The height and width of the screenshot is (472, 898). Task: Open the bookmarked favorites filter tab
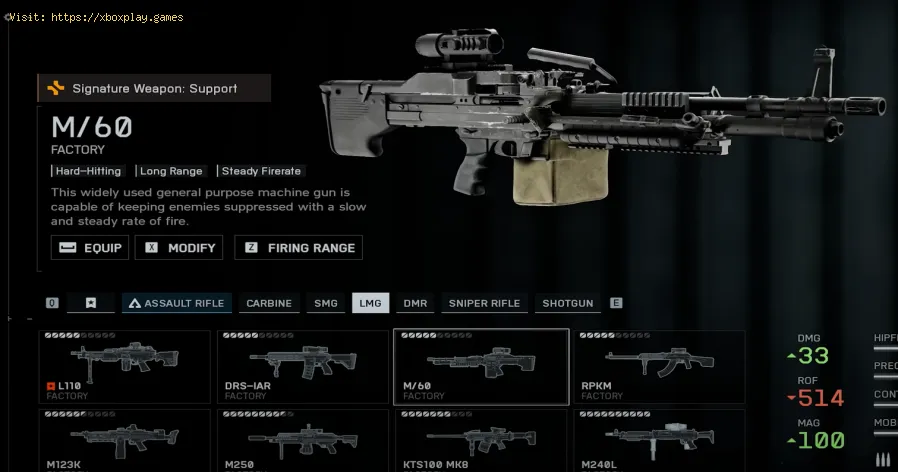[91, 303]
